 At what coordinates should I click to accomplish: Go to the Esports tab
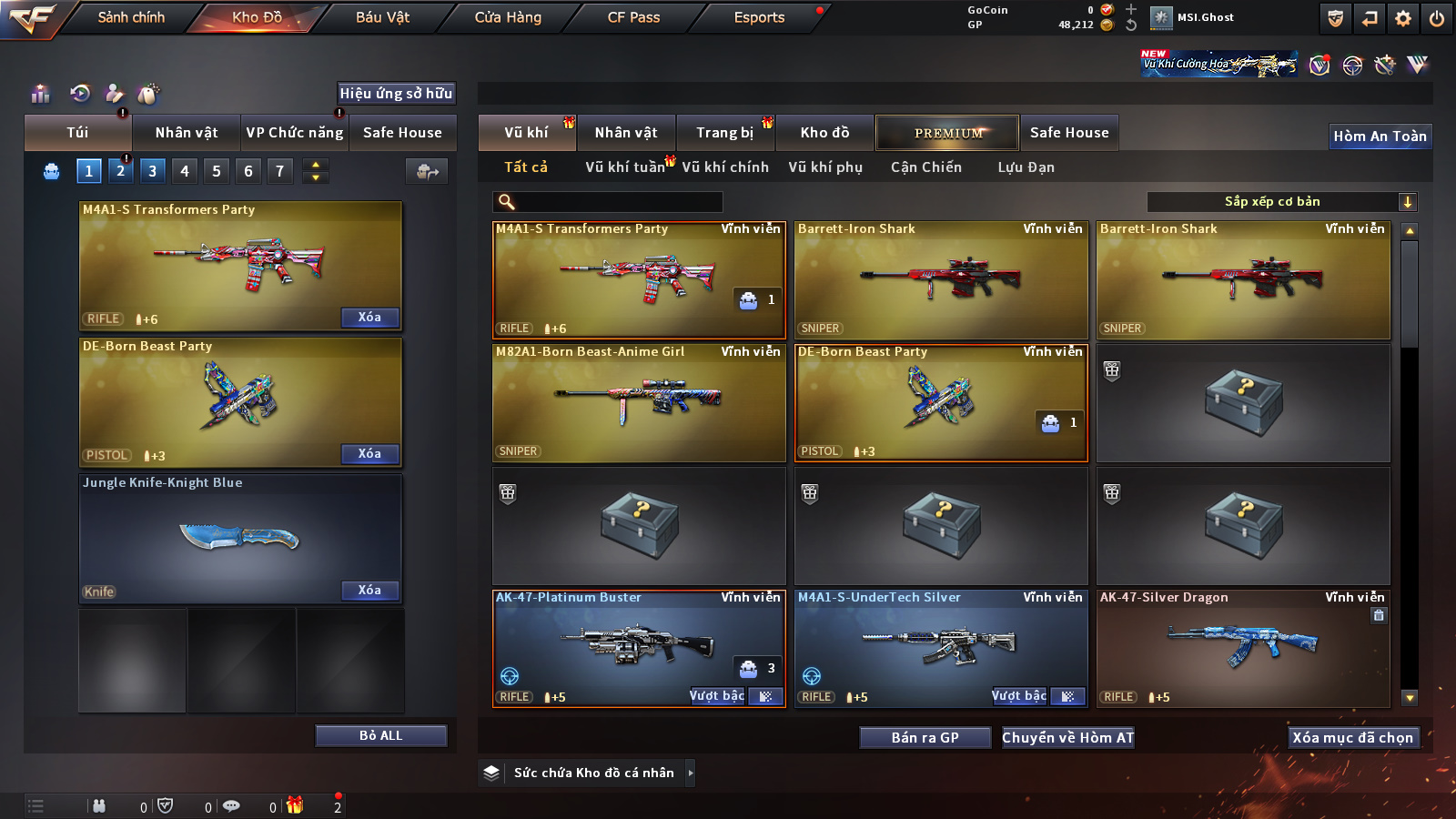click(x=759, y=17)
